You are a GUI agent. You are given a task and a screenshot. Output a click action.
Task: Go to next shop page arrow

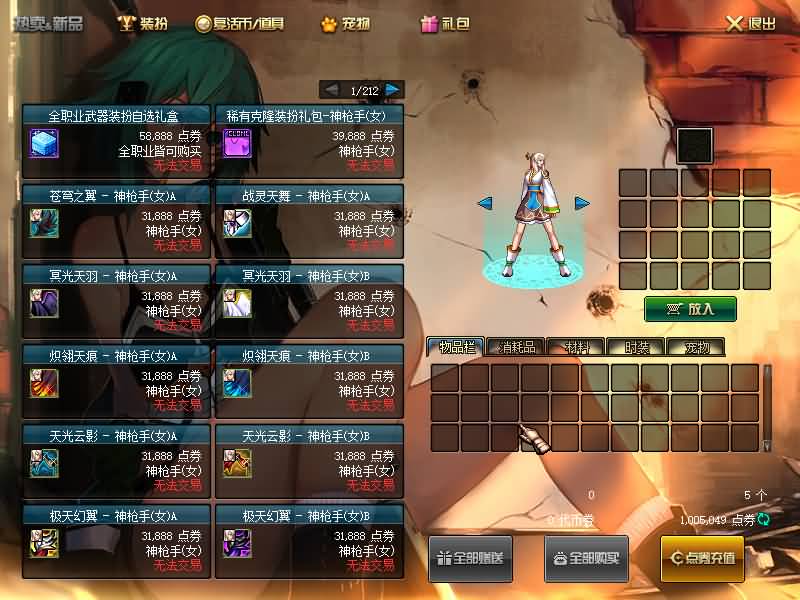[x=393, y=90]
